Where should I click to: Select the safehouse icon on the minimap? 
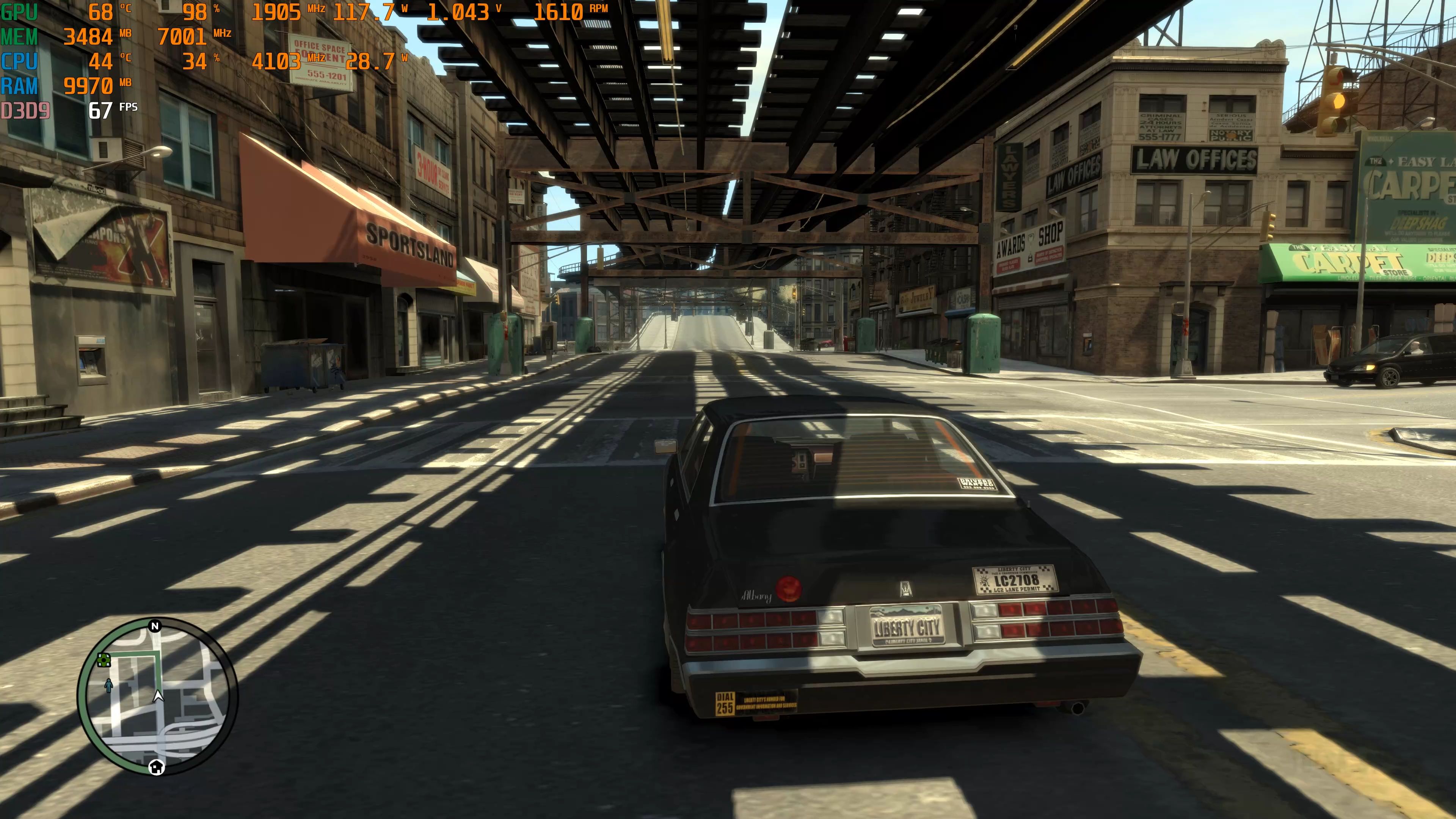click(x=157, y=767)
